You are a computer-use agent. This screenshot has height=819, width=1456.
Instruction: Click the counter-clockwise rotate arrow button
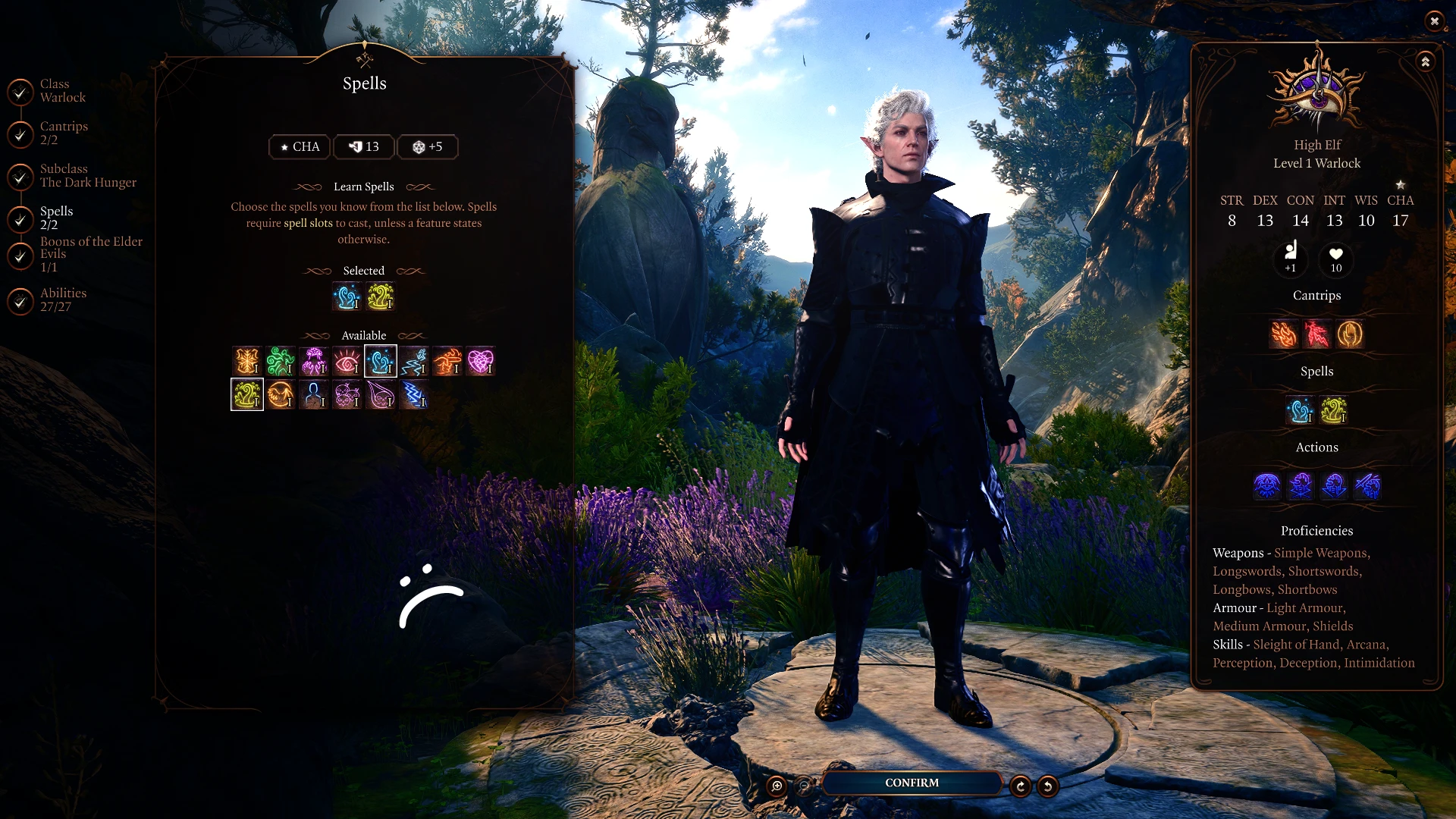pyautogui.click(x=1047, y=786)
